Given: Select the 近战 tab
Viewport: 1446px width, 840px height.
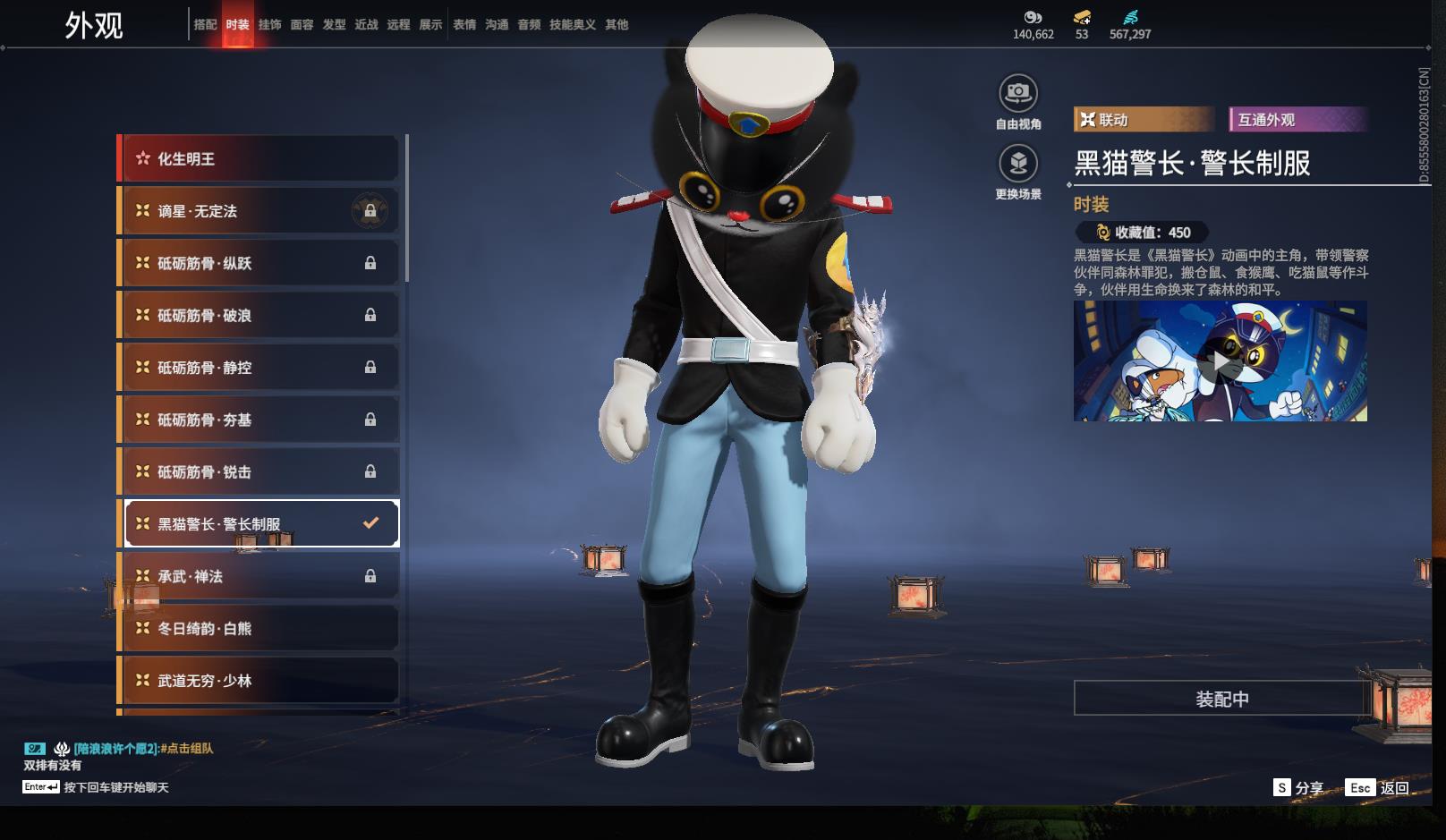Looking at the screenshot, I should pyautogui.click(x=366, y=25).
